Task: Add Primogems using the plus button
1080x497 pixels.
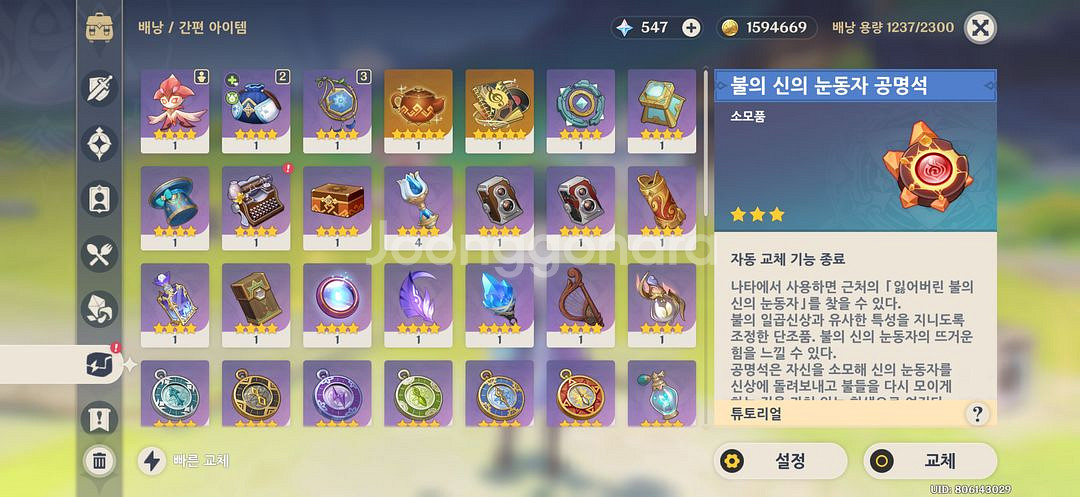Action: click(x=691, y=27)
